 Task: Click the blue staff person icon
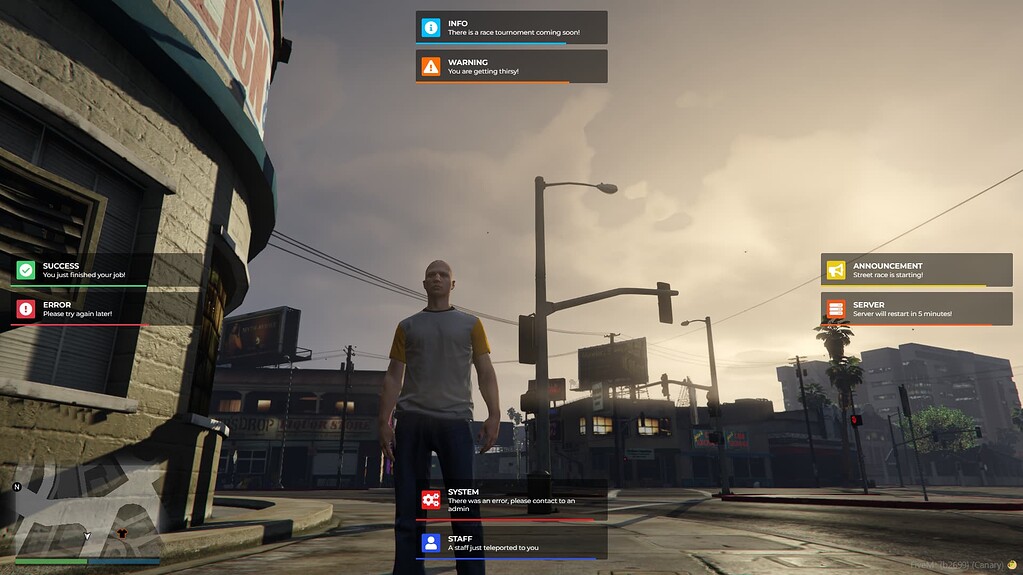coord(431,543)
